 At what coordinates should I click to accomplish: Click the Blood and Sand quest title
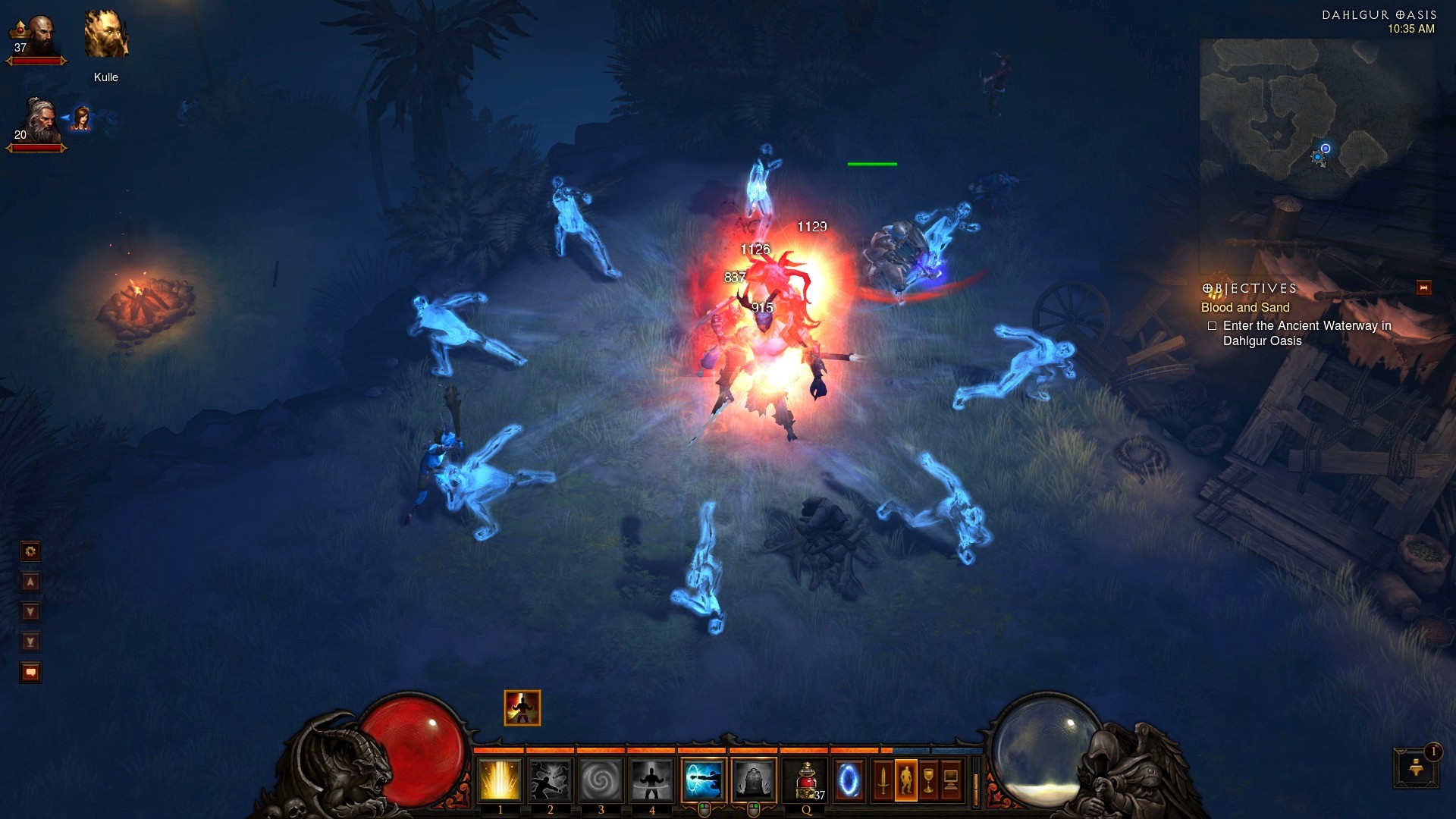(1244, 308)
